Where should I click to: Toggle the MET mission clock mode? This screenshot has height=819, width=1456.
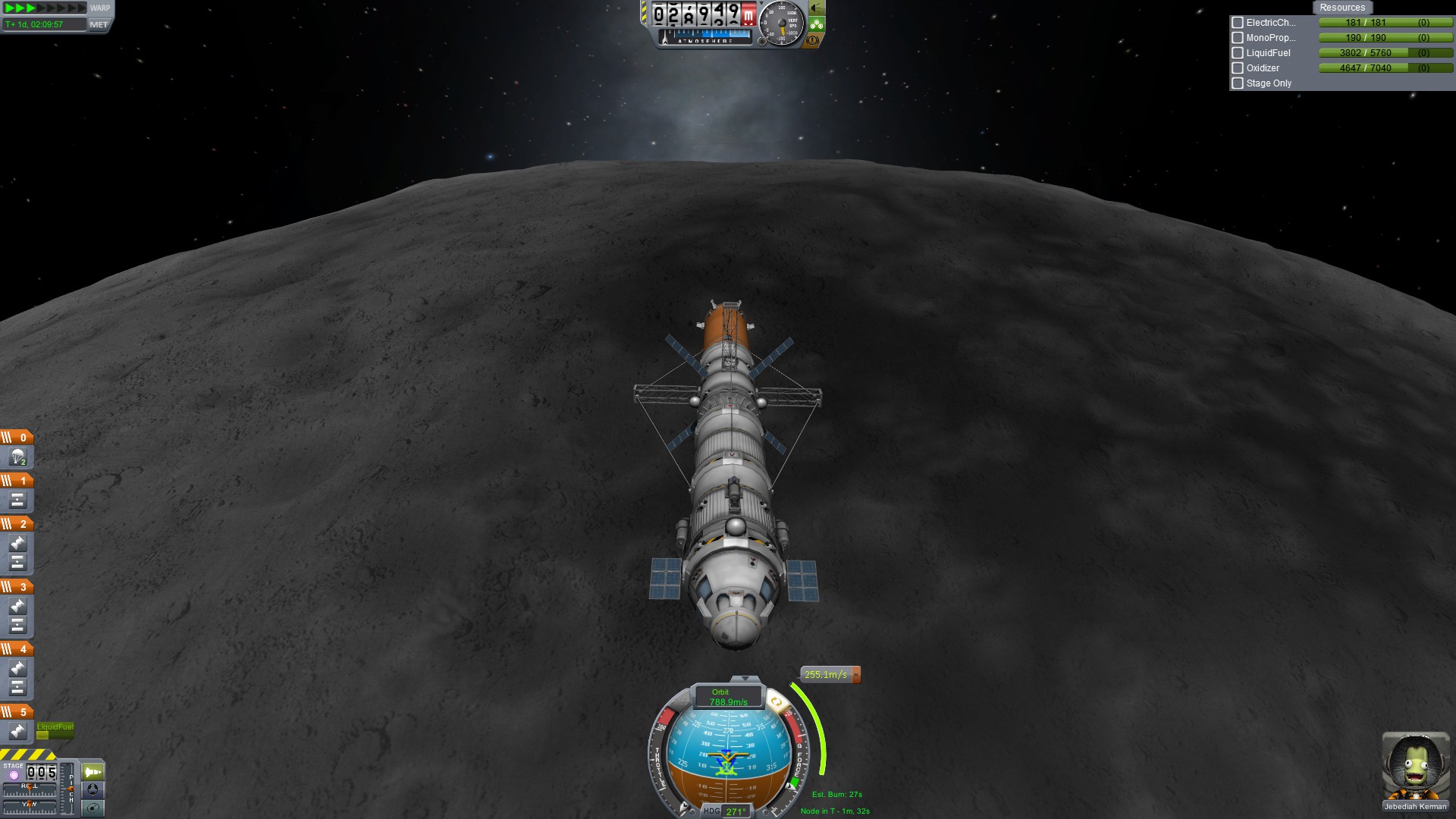(99, 24)
